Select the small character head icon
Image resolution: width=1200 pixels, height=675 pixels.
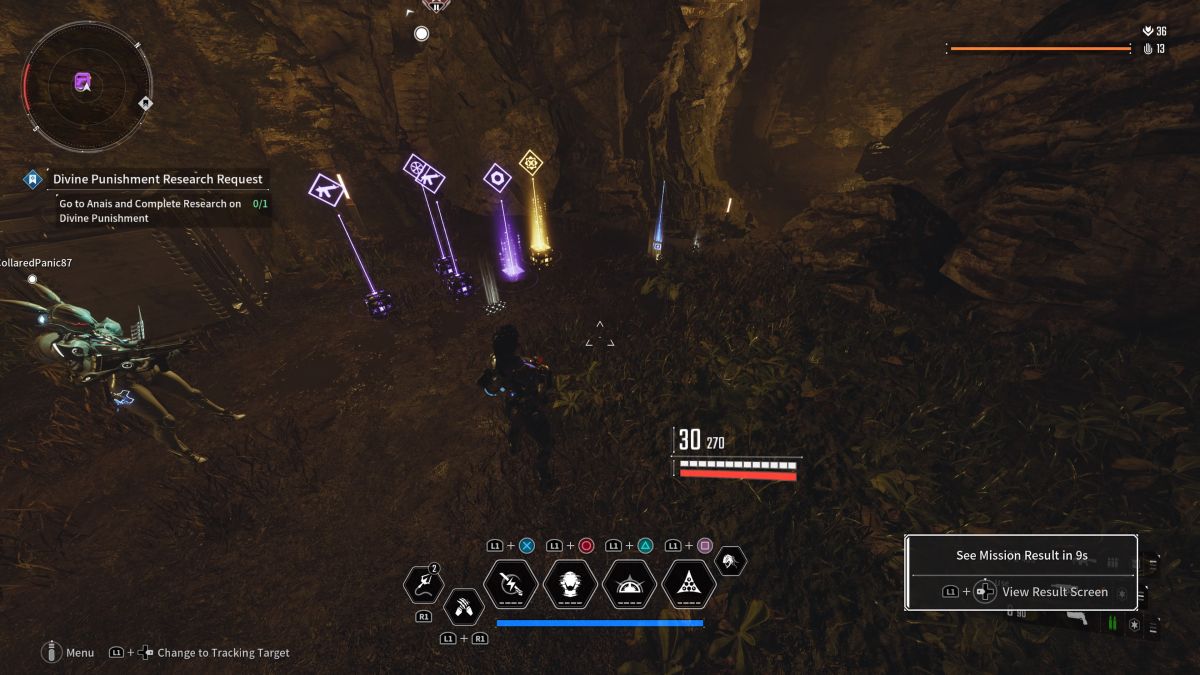point(731,561)
